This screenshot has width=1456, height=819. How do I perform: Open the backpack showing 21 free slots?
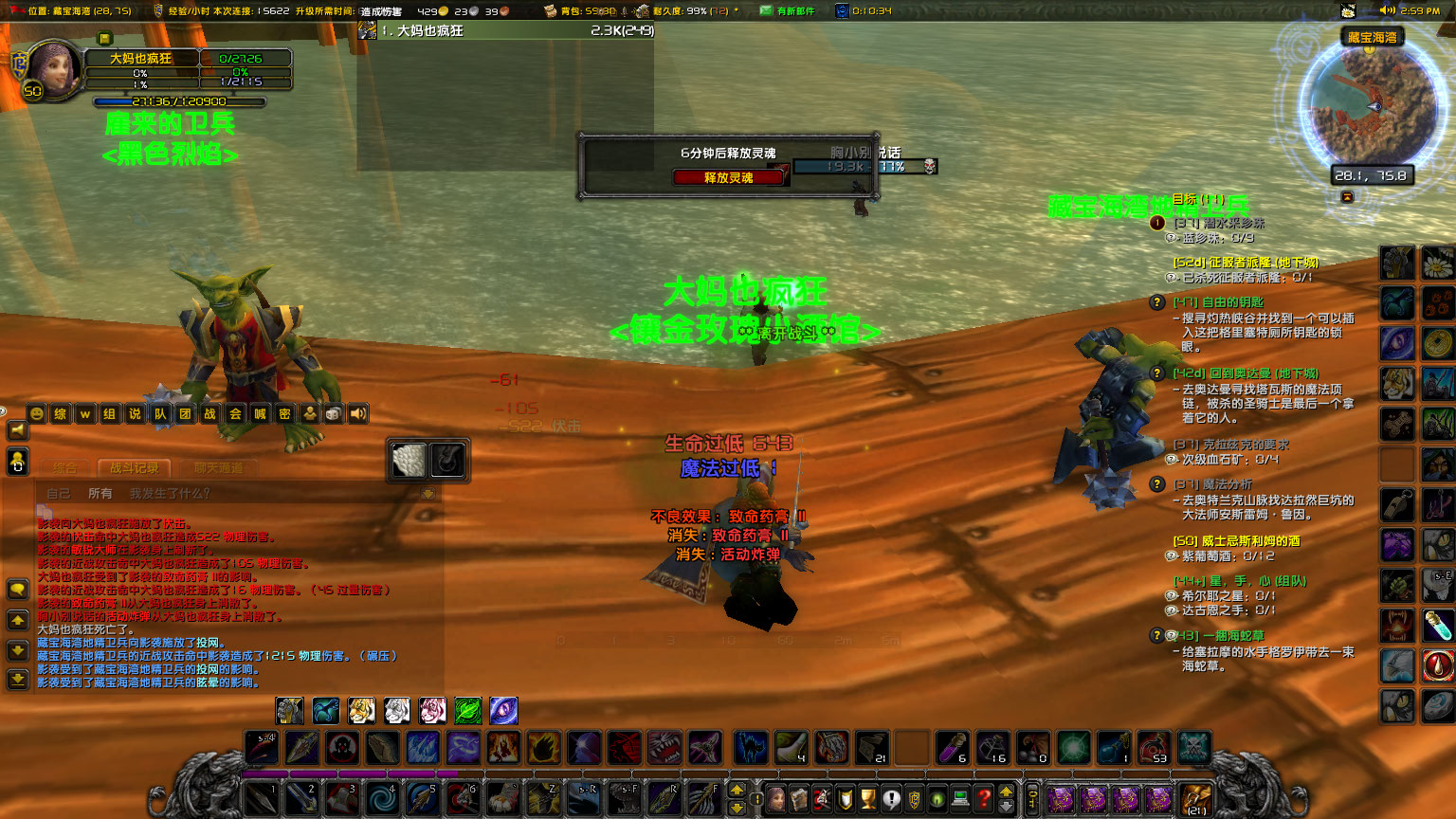pyautogui.click(x=1195, y=799)
